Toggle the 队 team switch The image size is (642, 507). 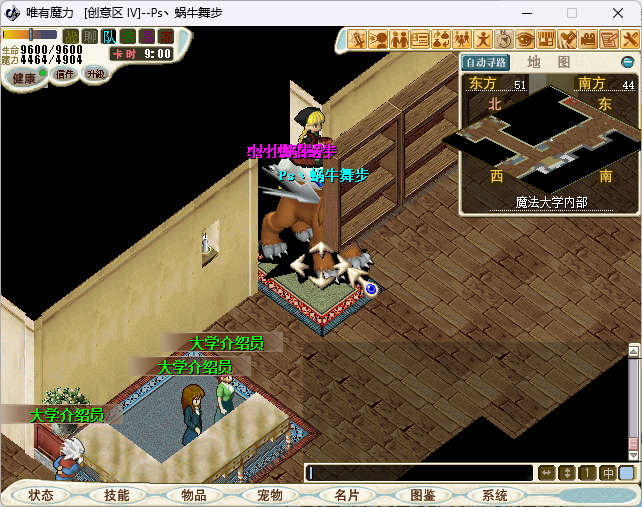[108, 37]
